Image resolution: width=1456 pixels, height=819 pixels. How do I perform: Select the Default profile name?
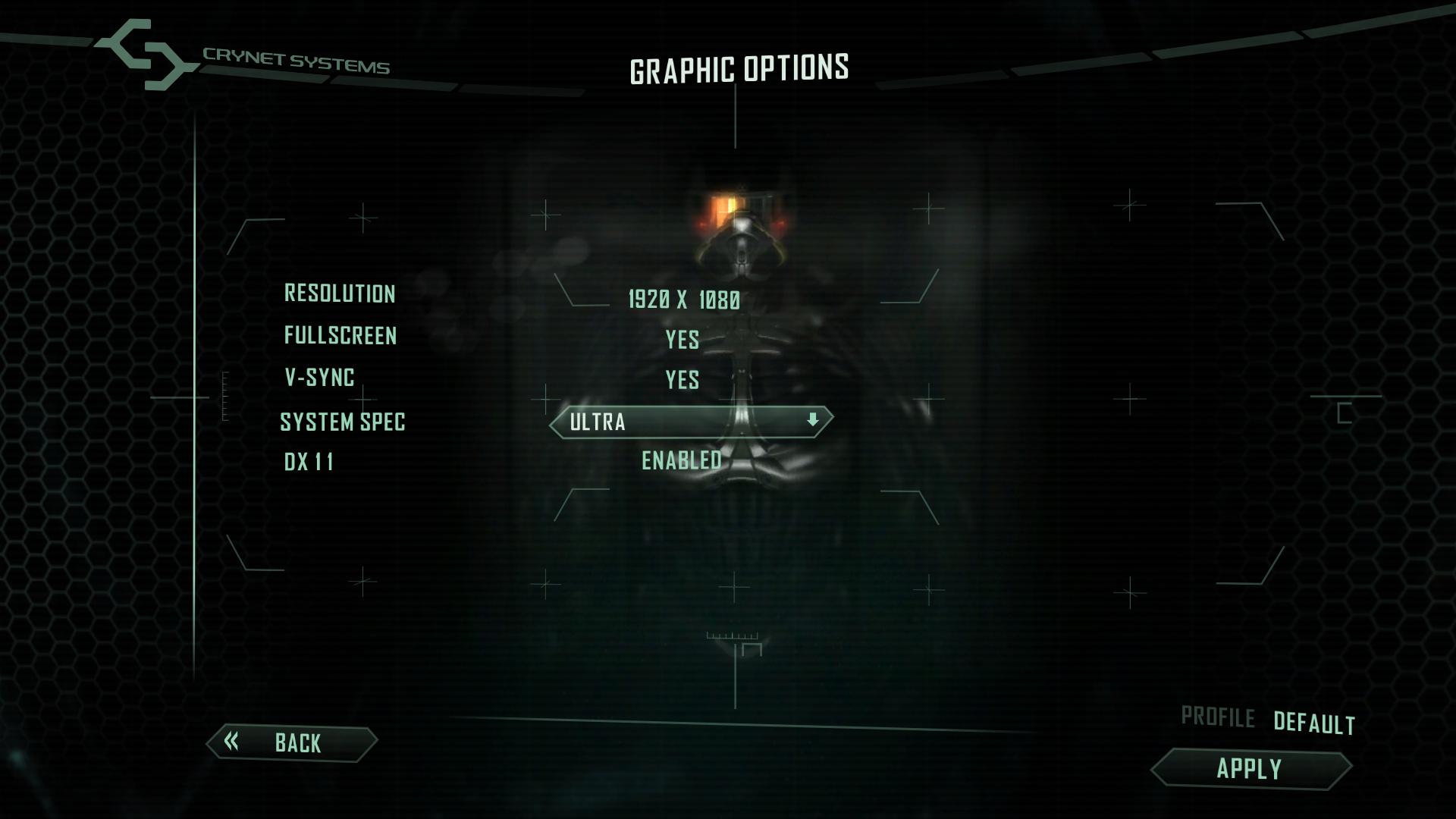tap(1313, 723)
